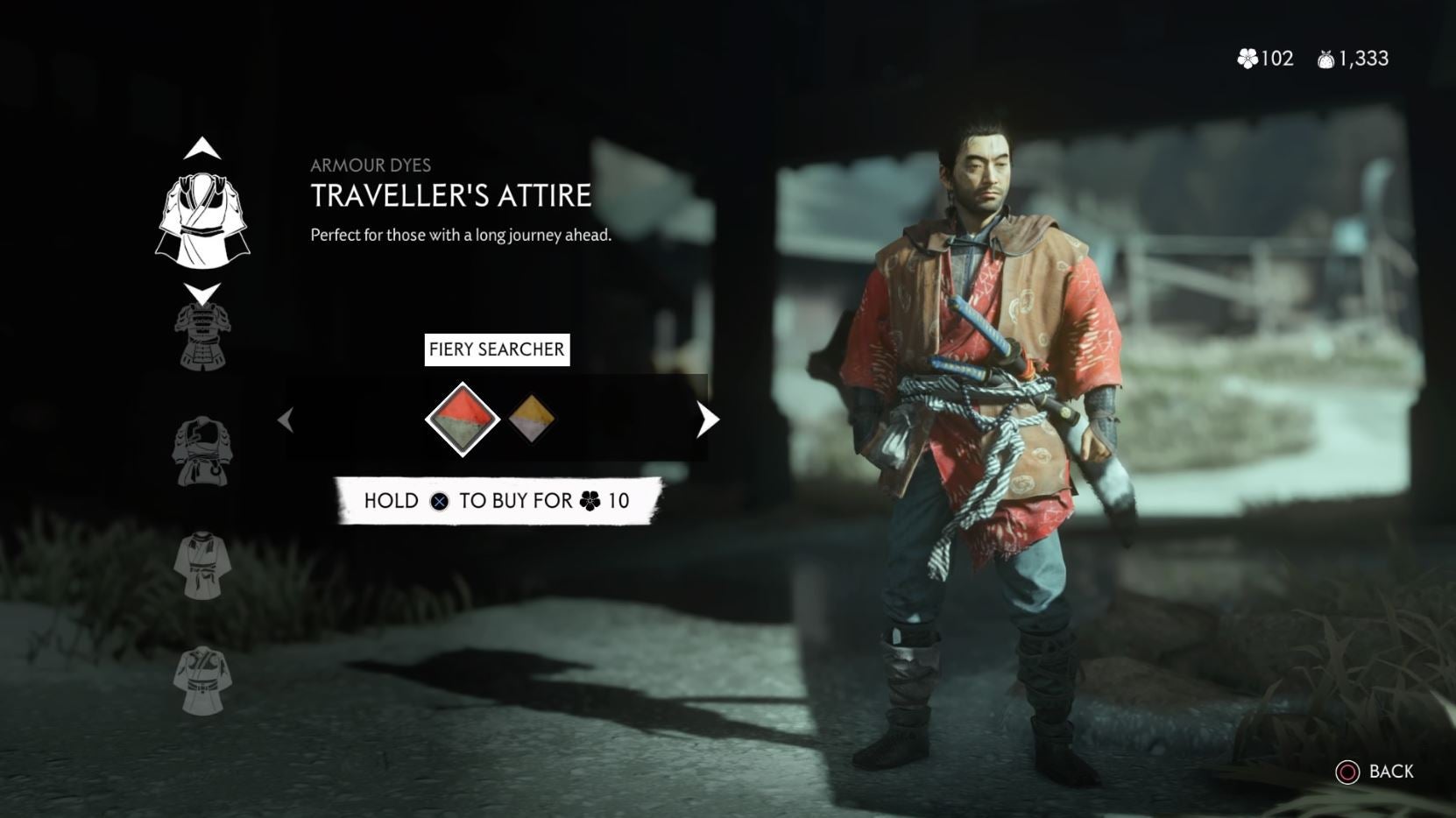Screen dimensions: 1456x818
Task: Click the right arrow to view next dye
Action: [x=706, y=420]
